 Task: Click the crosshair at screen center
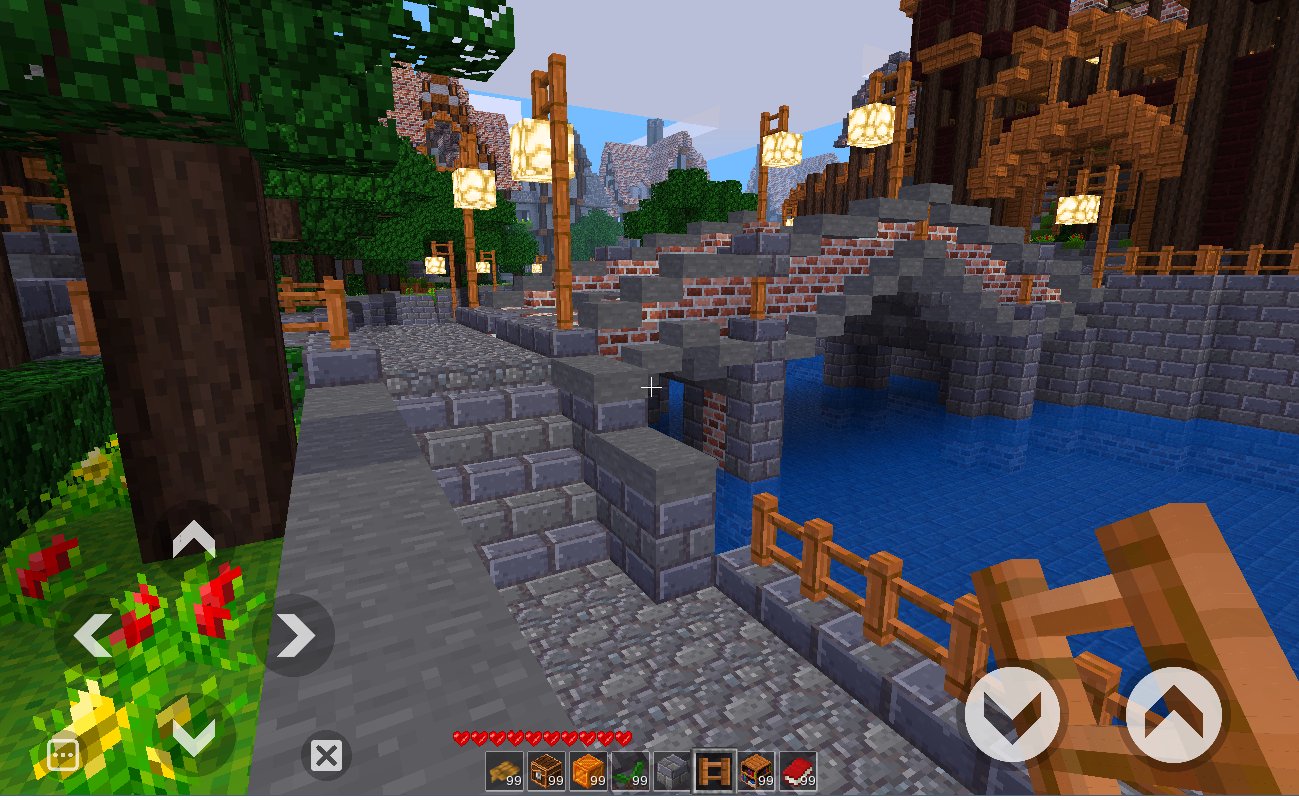(650, 386)
